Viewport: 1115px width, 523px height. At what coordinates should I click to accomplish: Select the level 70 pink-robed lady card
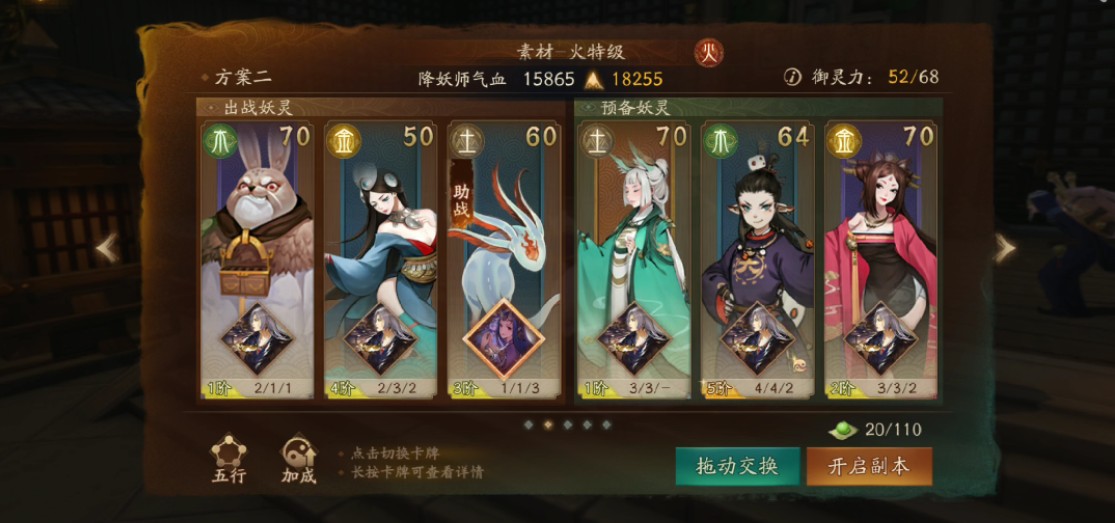(881, 260)
